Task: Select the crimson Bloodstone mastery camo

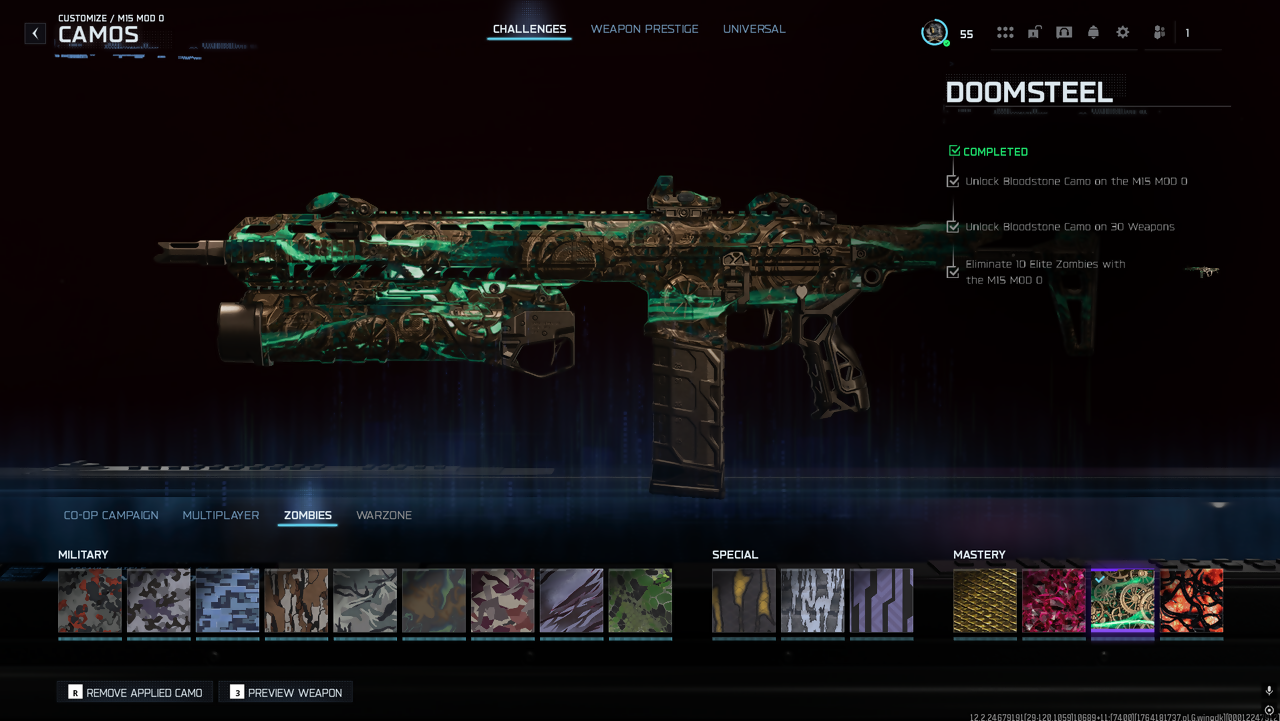Action: [1054, 601]
